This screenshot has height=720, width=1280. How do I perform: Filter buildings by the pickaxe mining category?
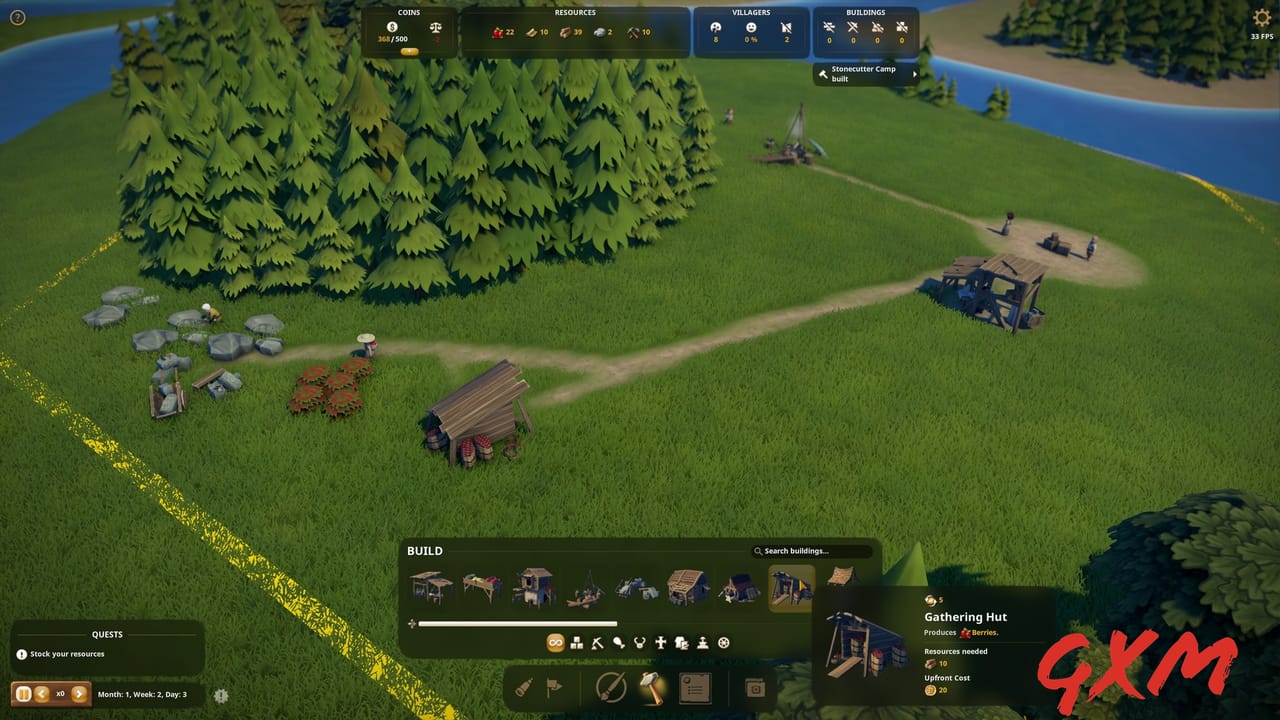(x=598, y=643)
